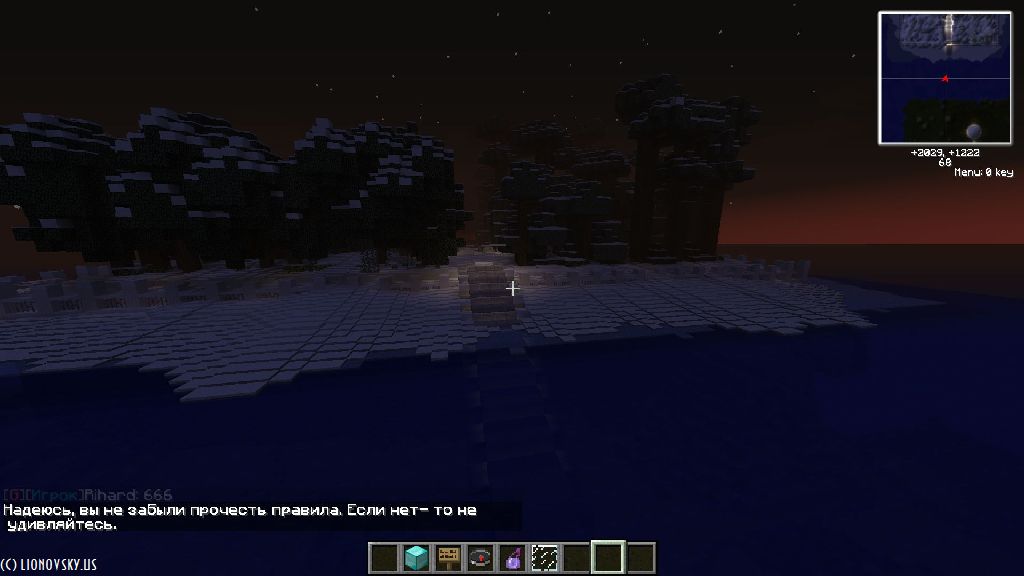Viewport: 1024px width, 576px height.
Task: Select the purple potion hotbar slot
Action: click(x=512, y=557)
